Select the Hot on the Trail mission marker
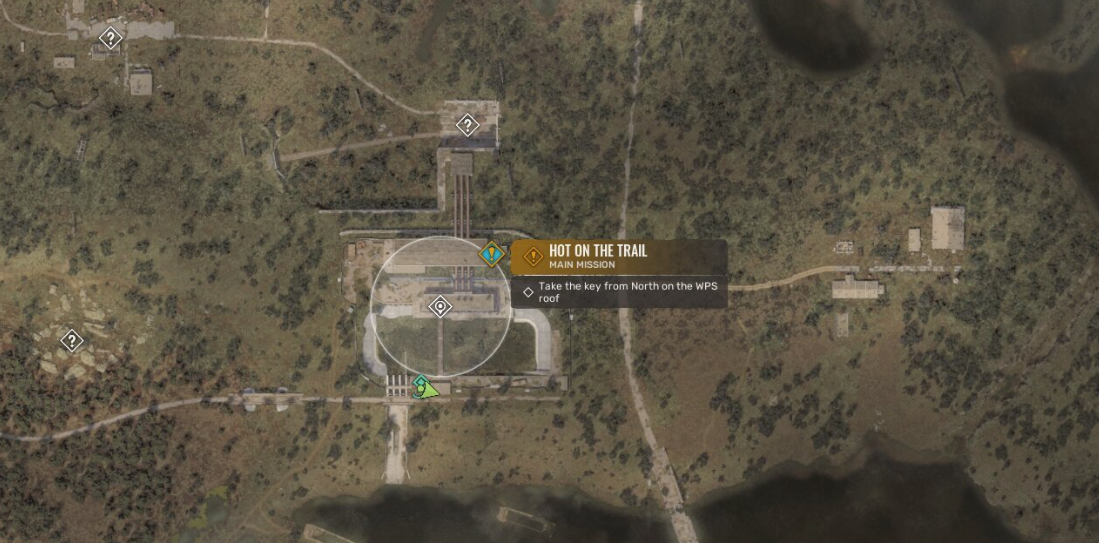Viewport: 1099px width, 543px height. pyautogui.click(x=491, y=255)
